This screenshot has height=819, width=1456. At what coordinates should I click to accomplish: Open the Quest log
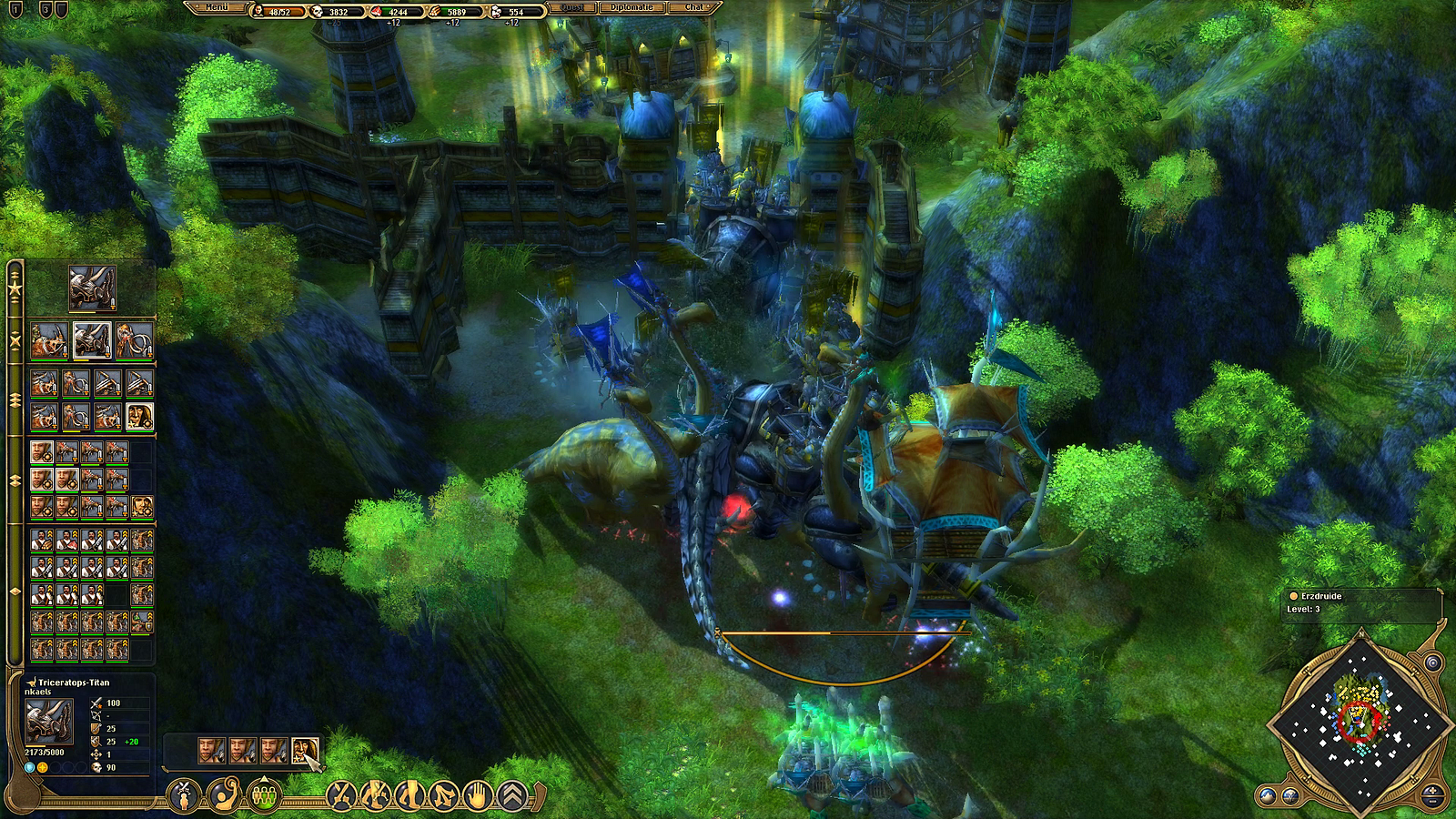571,7
